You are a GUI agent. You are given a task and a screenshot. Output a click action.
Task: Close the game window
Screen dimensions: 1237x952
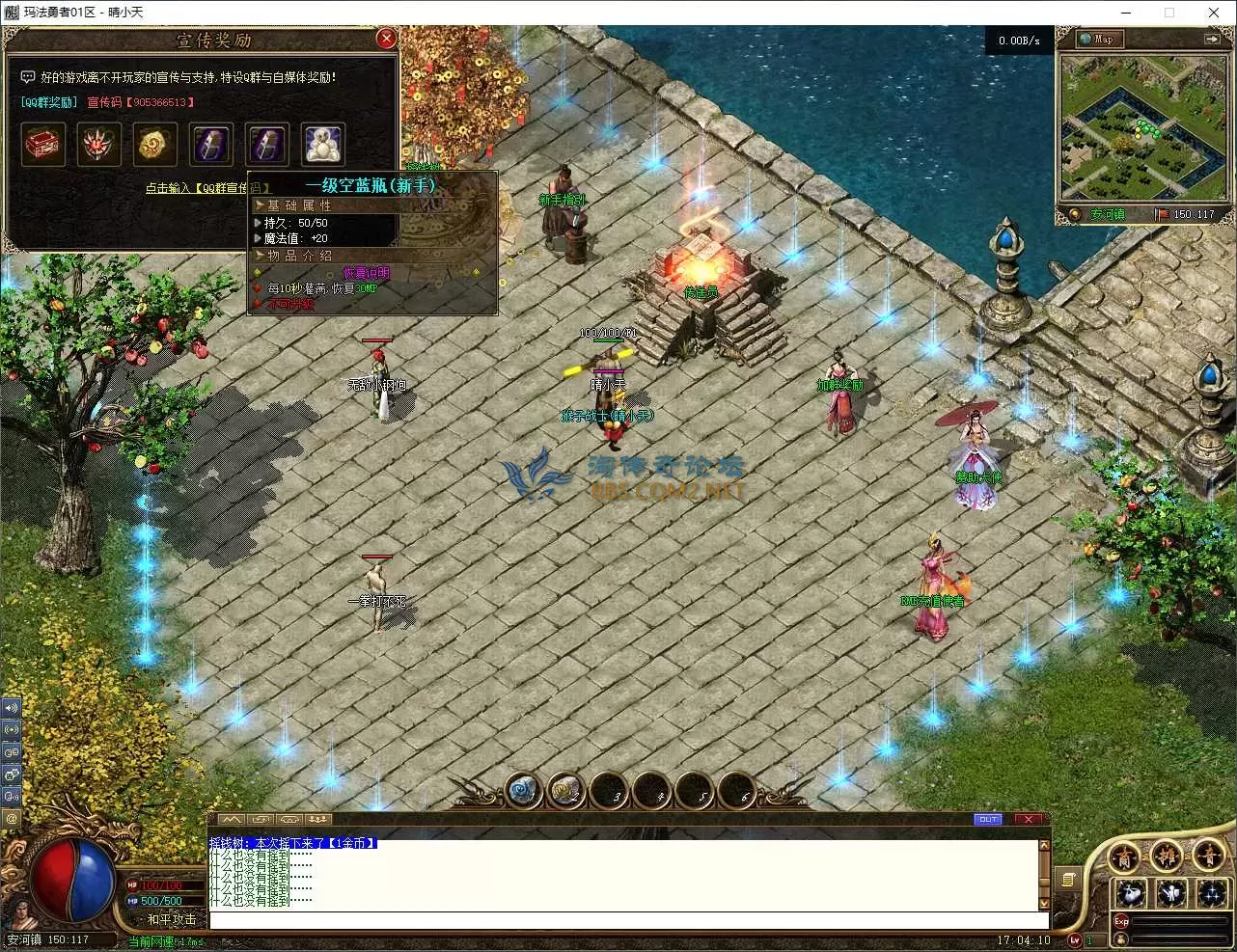1214,13
